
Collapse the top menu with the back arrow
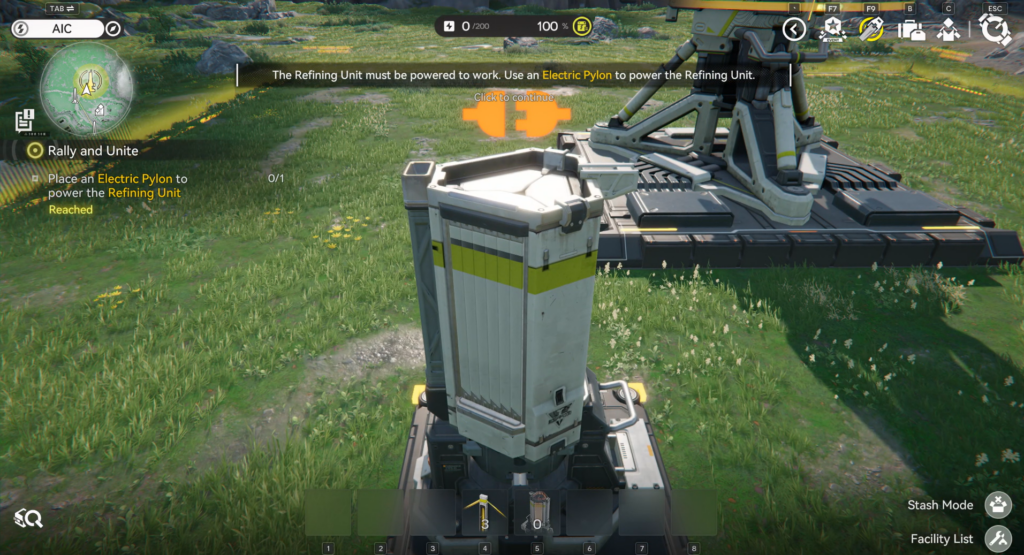pos(794,29)
